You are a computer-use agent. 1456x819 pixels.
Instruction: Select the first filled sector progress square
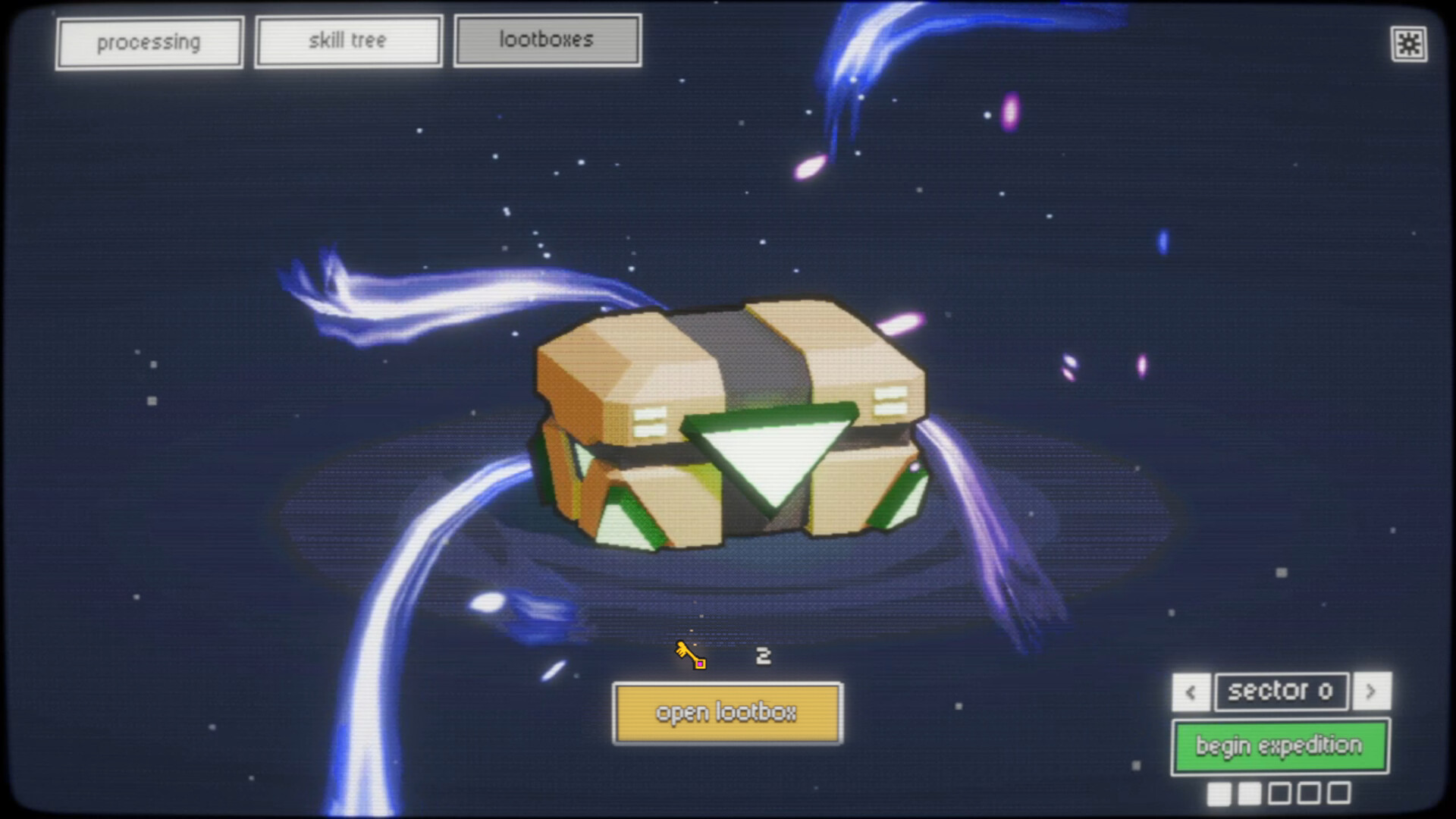[1219, 794]
